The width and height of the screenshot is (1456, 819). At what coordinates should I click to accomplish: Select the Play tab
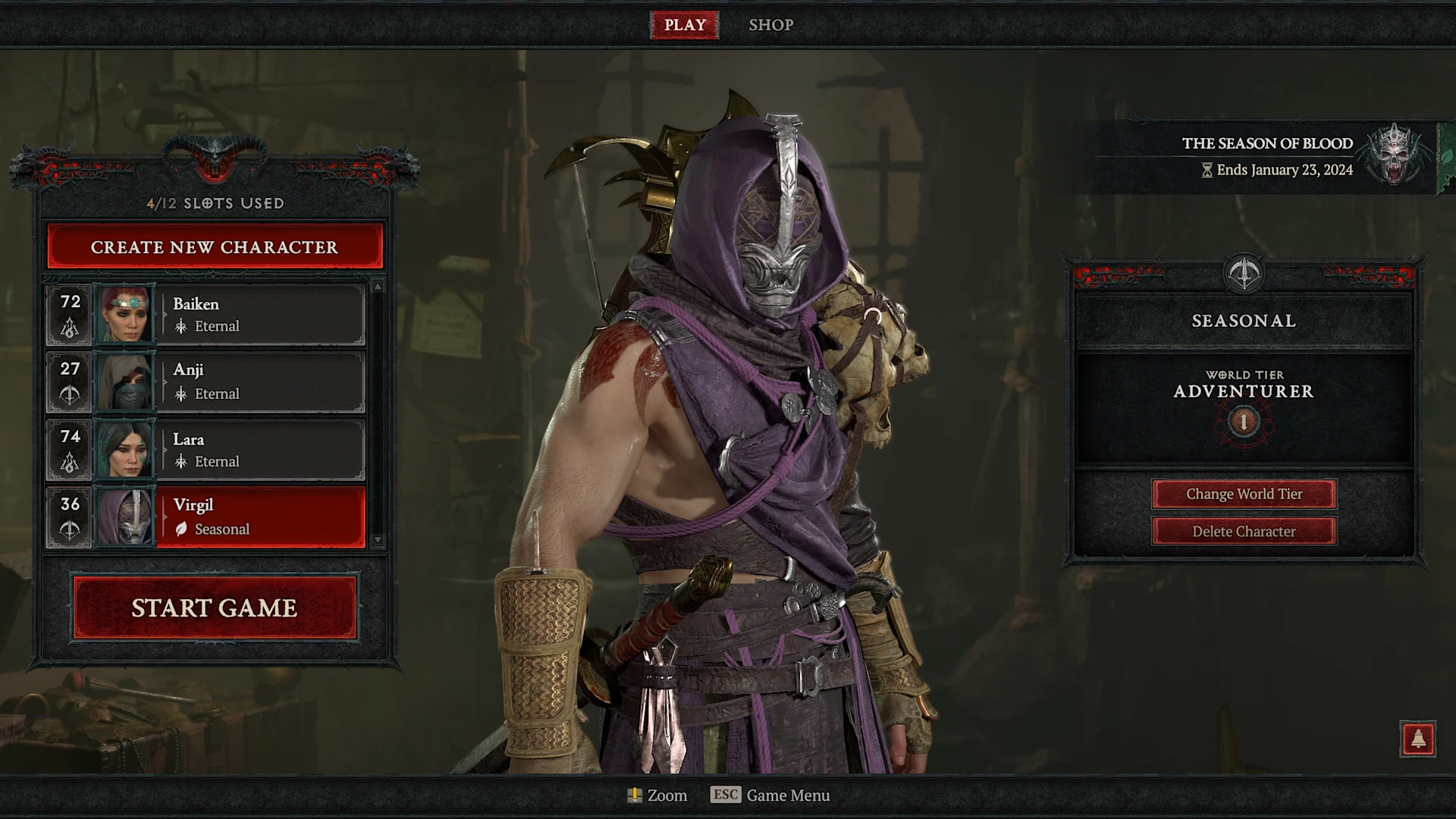pos(685,25)
